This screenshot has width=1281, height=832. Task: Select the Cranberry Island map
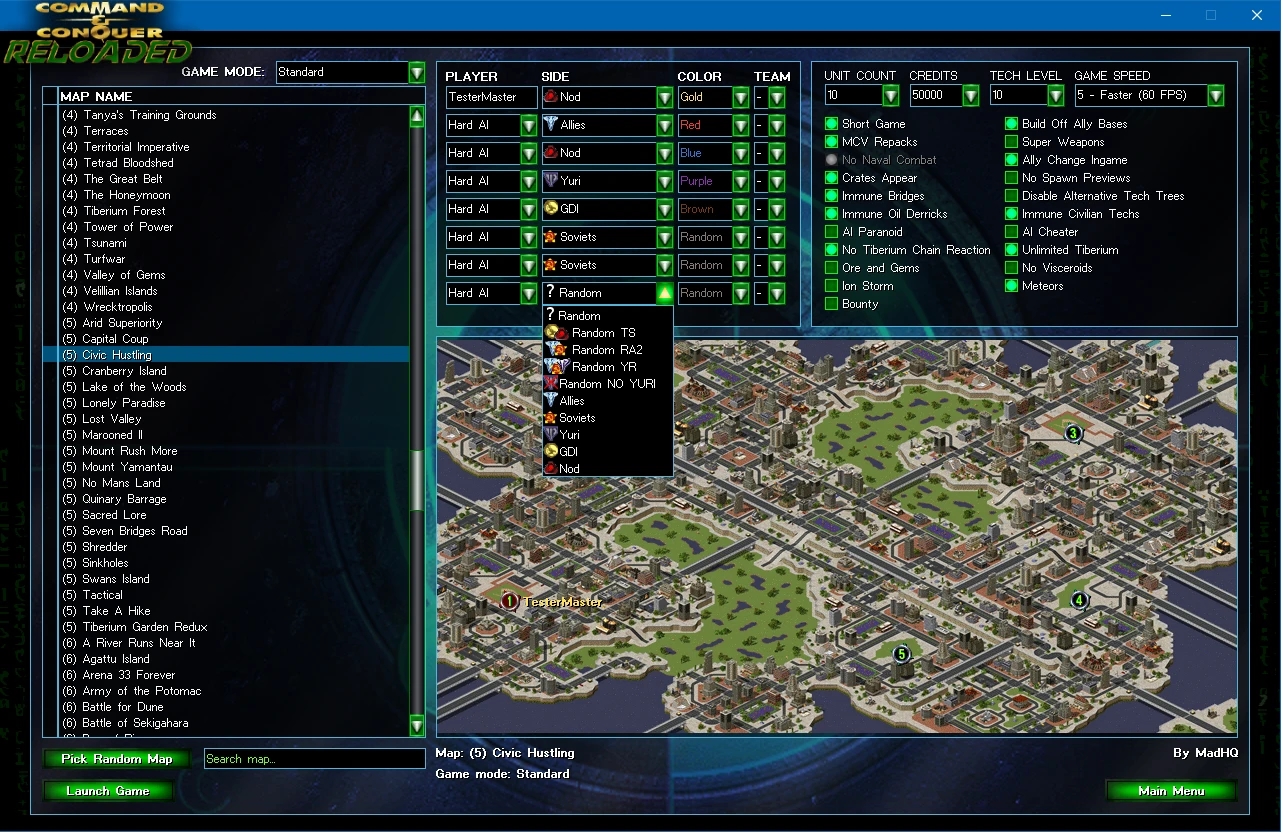124,371
